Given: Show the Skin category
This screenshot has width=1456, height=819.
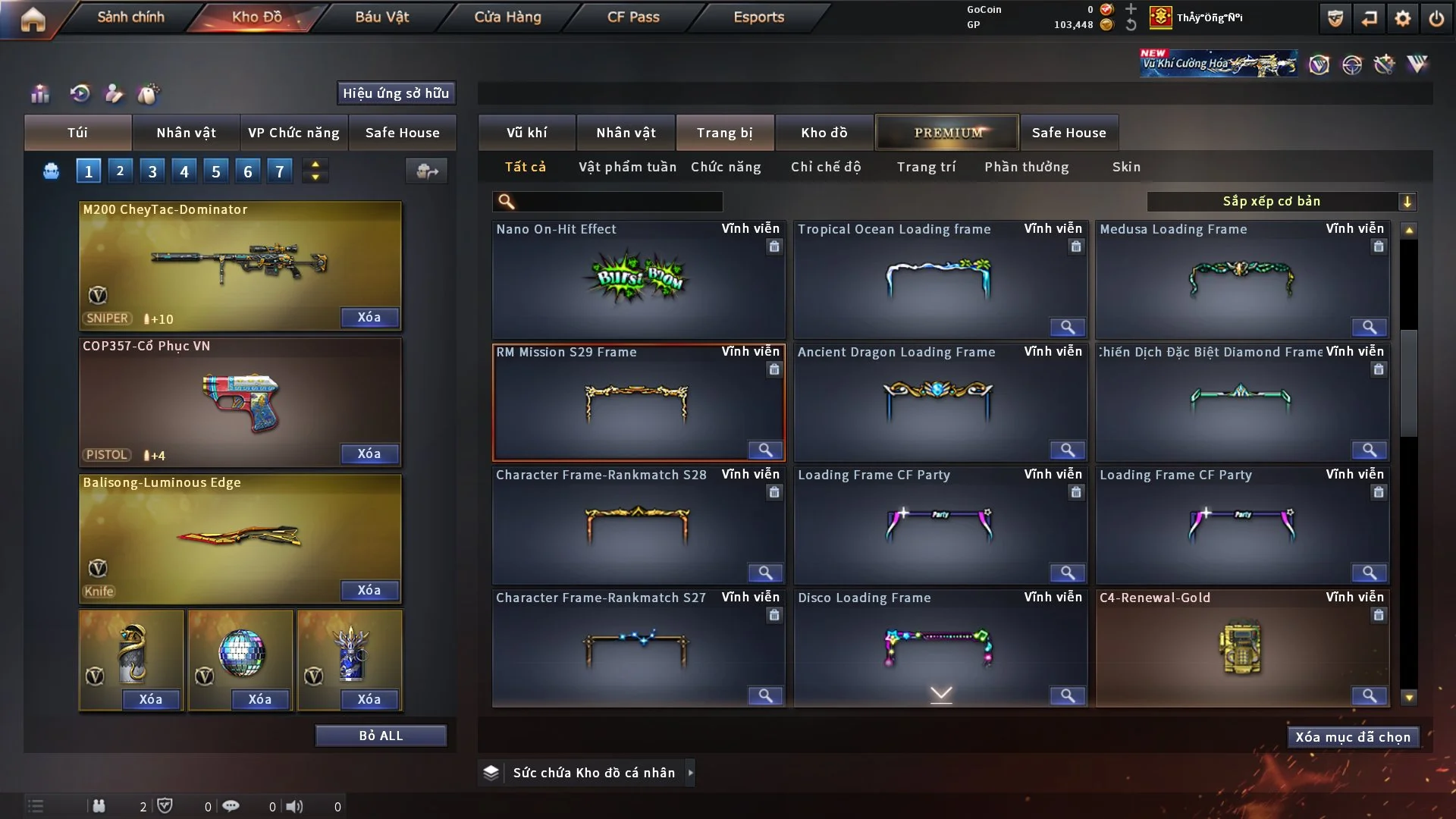Looking at the screenshot, I should (1126, 167).
